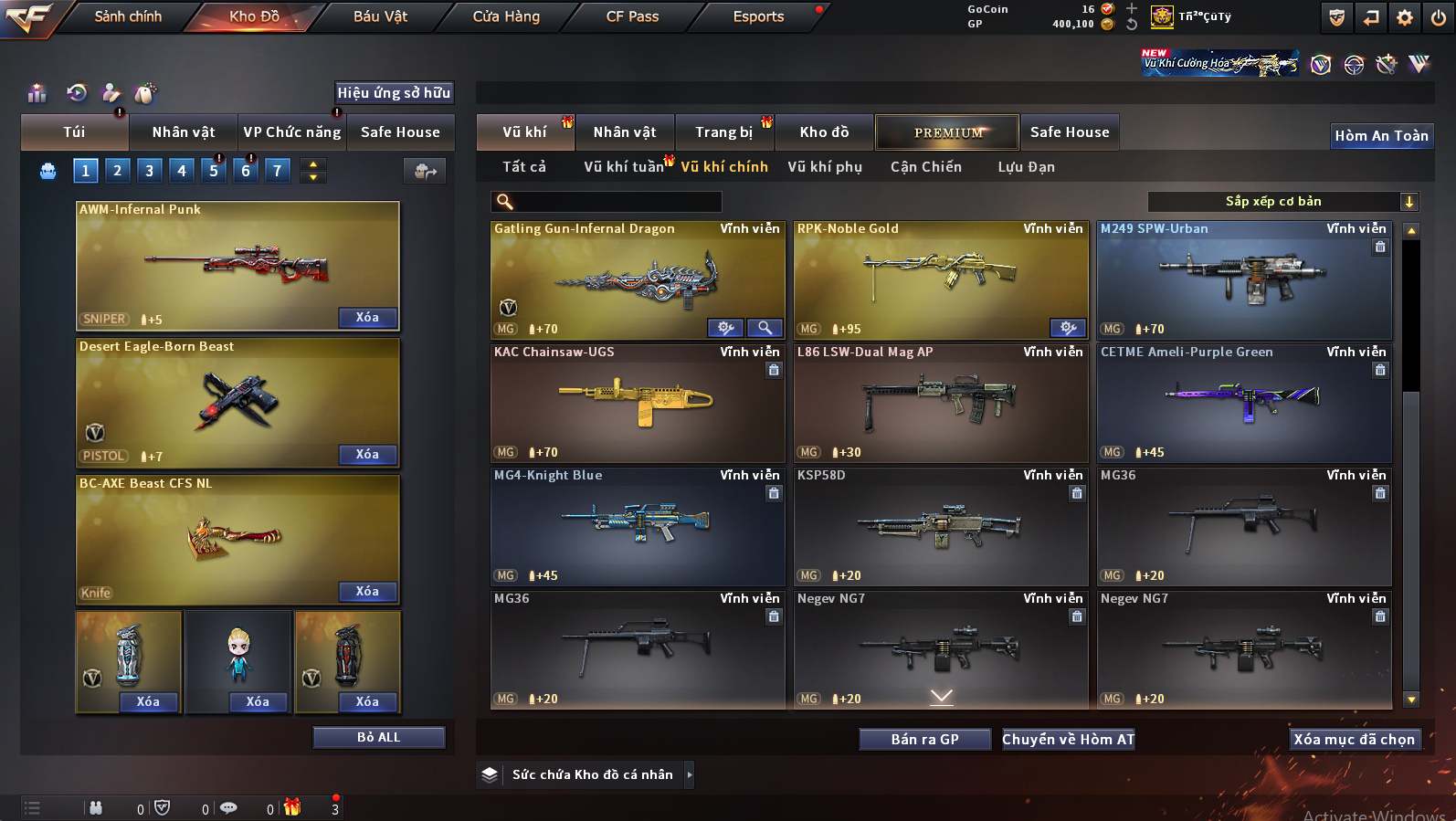Open the CF Pass page
Image resolution: width=1456 pixels, height=821 pixels.
(x=632, y=16)
